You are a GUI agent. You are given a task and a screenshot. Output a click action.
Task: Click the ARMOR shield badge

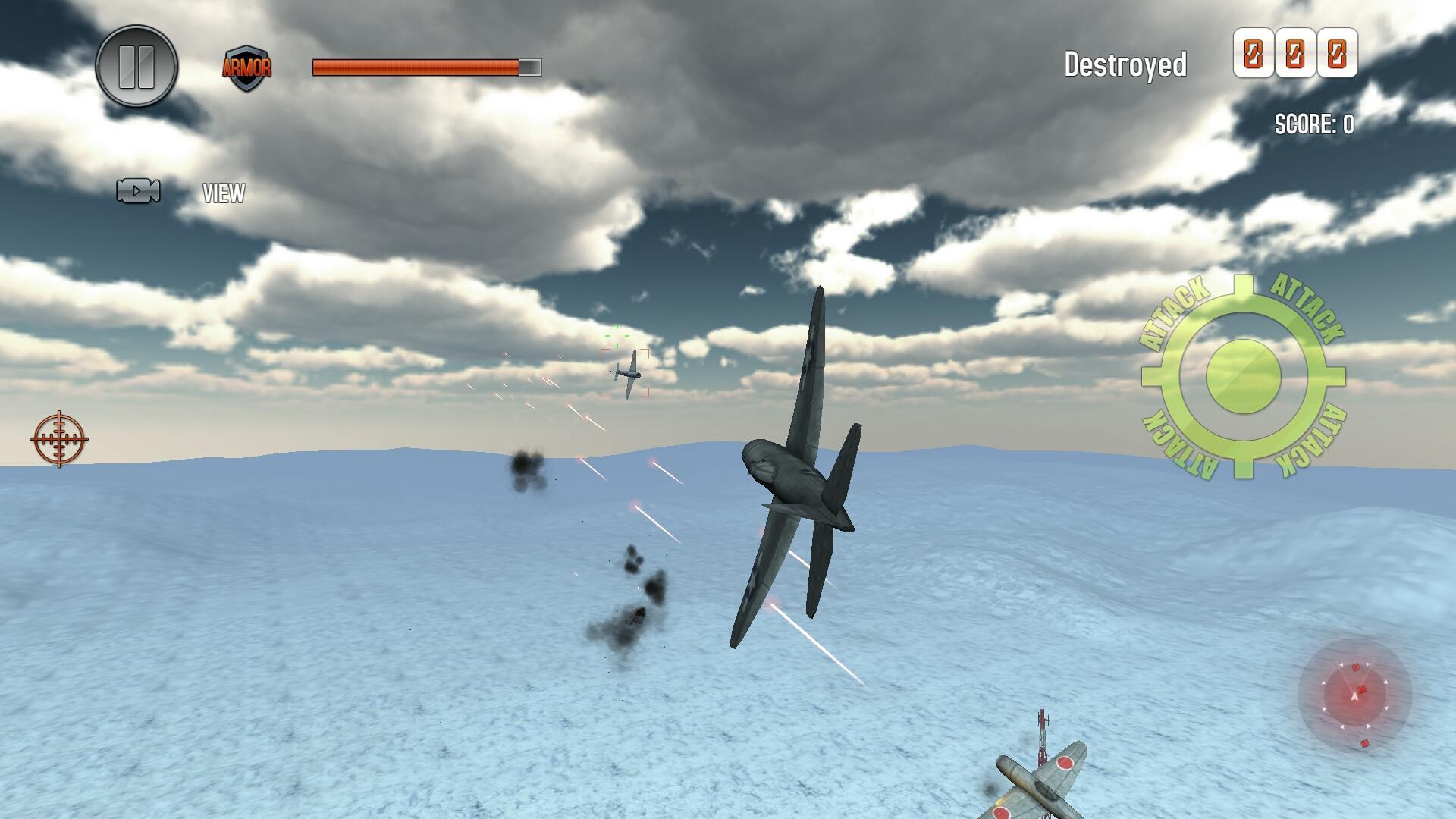tap(248, 67)
